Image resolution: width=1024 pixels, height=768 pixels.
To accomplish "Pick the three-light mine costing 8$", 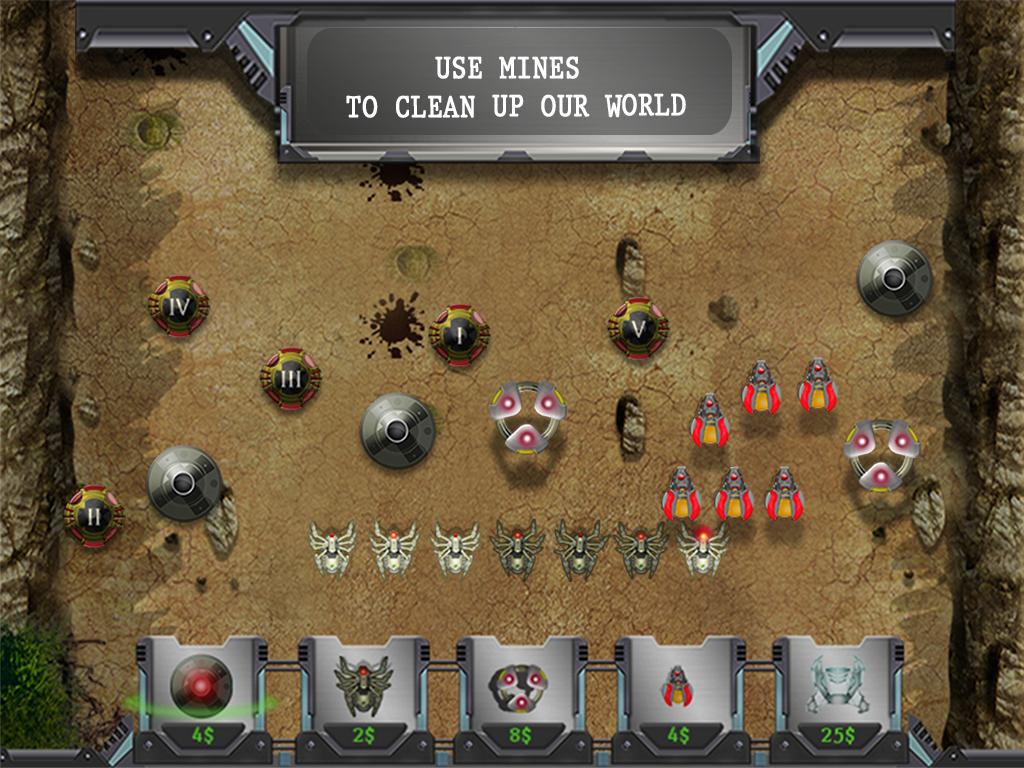I will pos(520,692).
